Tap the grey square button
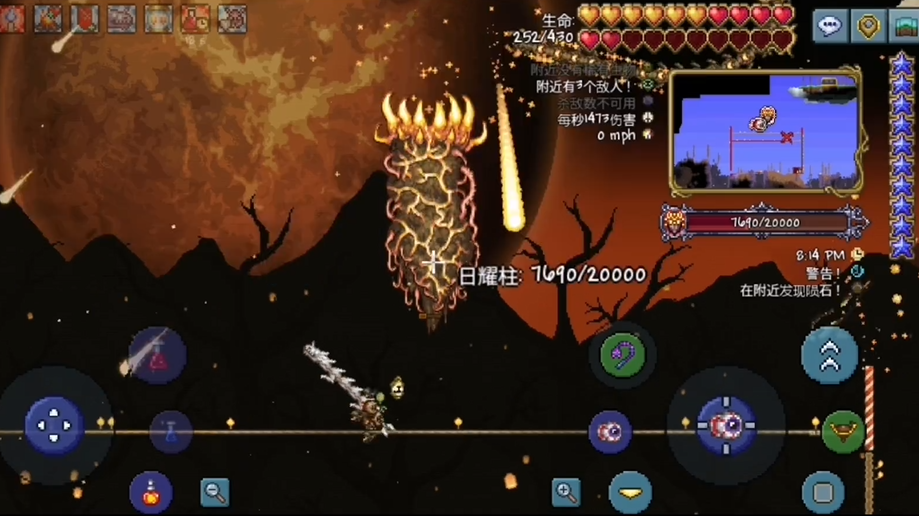This screenshot has width=919, height=516. (x=823, y=492)
